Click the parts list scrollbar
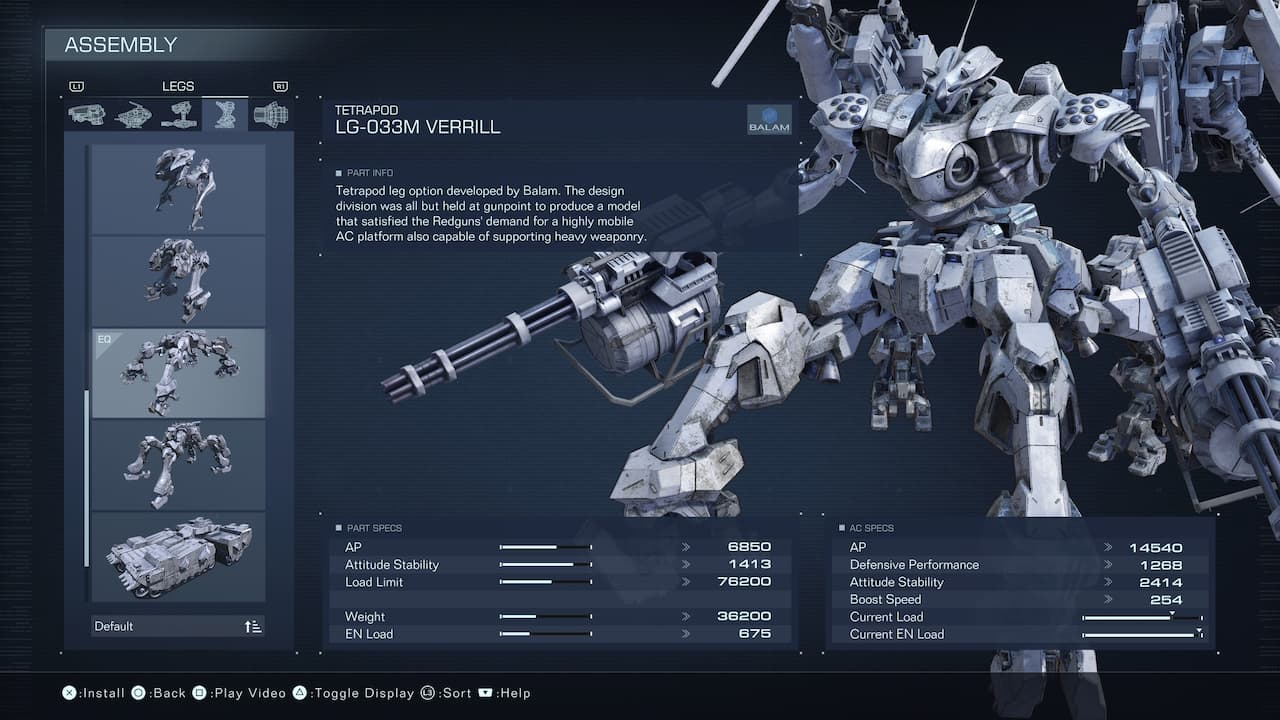This screenshot has height=720, width=1280. [86, 478]
